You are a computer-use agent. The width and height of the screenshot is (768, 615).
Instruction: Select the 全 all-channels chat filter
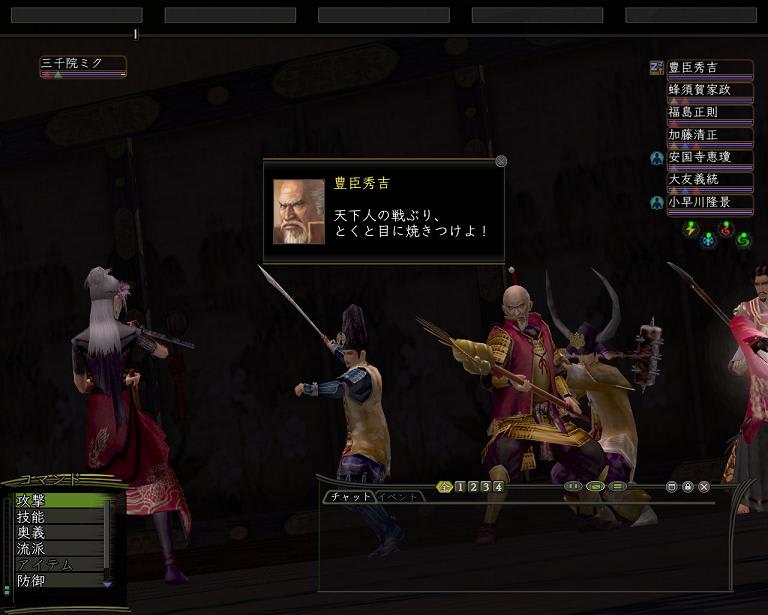coord(445,487)
